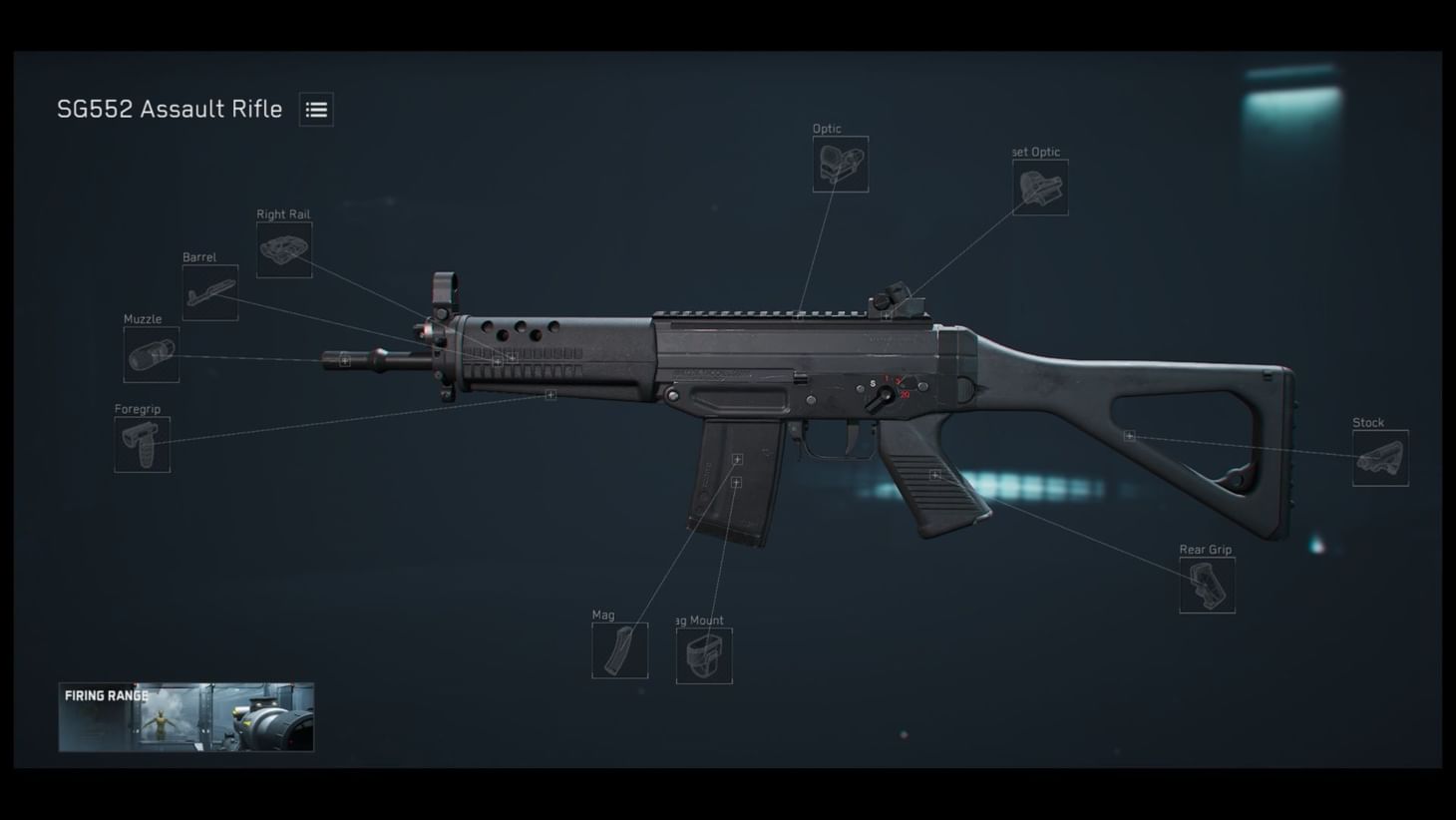Open the Optic attachment slot
Screen dimensions: 1456x820
pos(840,165)
